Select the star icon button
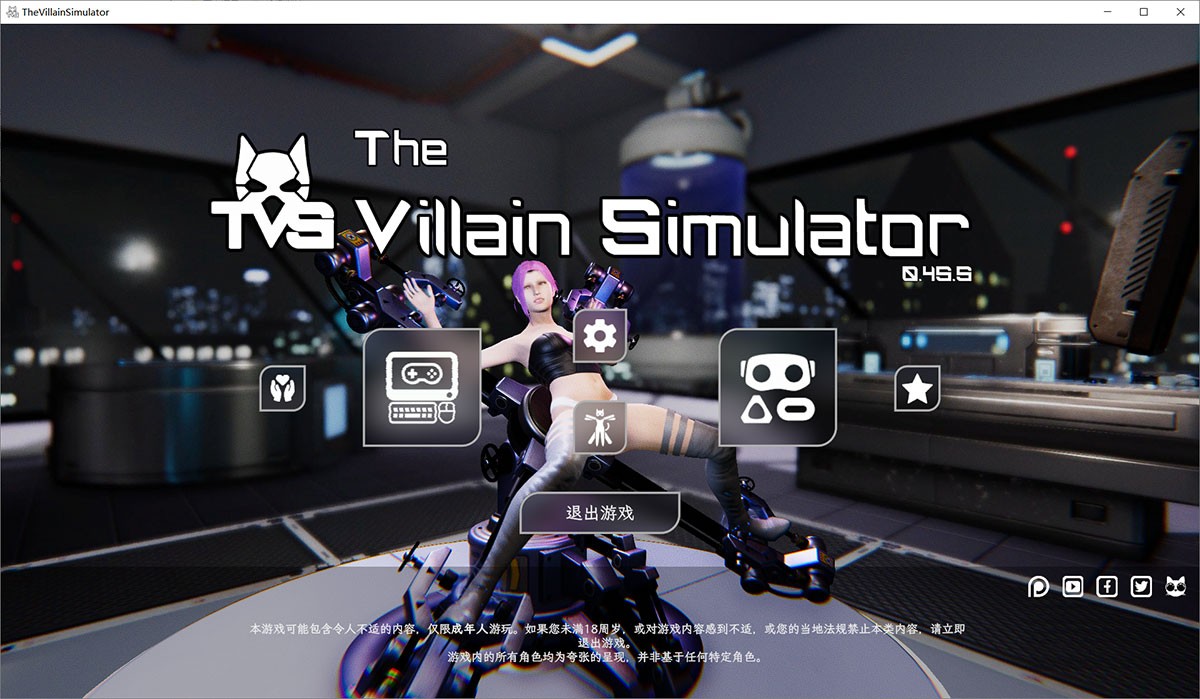 [917, 388]
